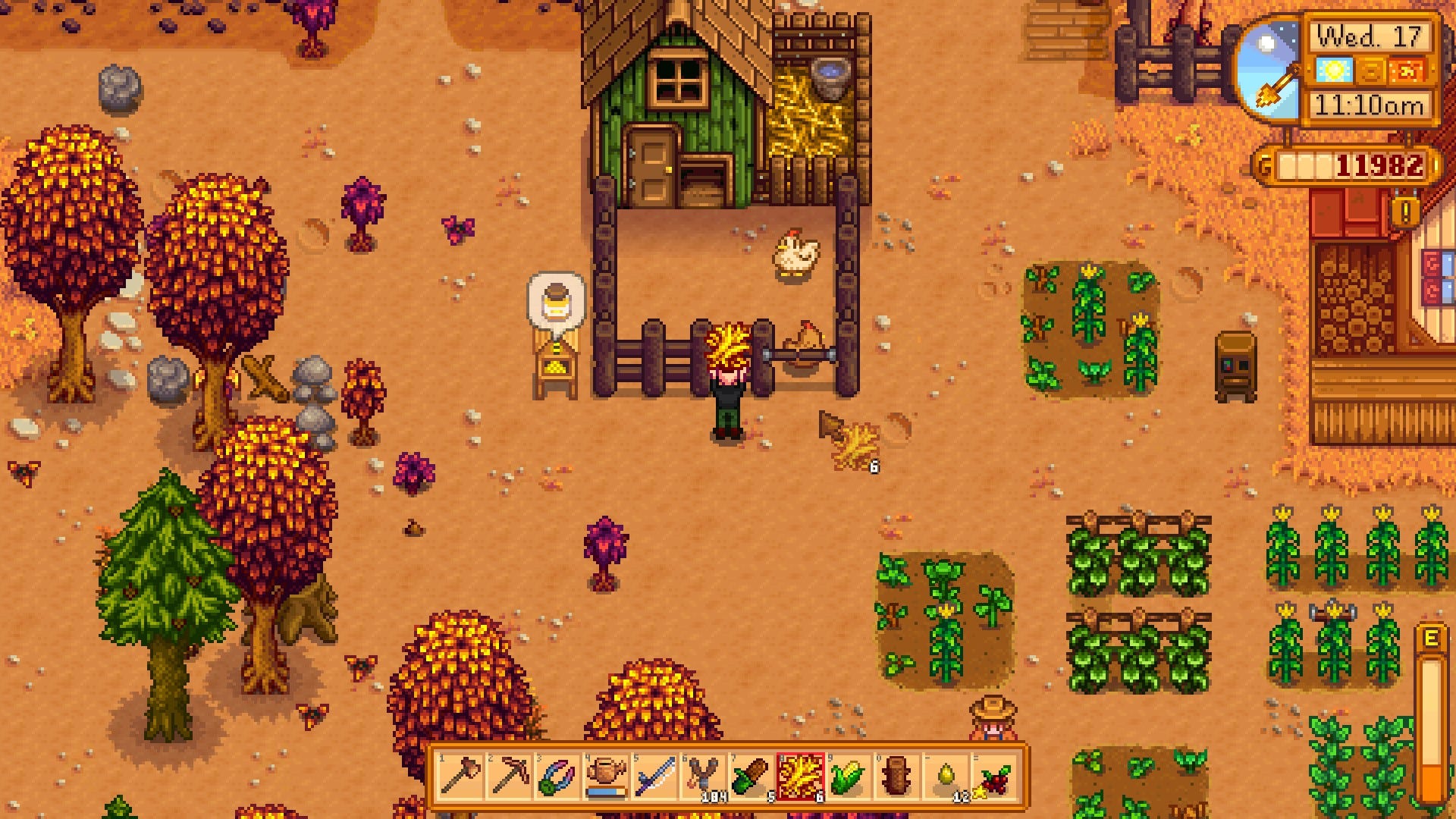Image resolution: width=1456 pixels, height=819 pixels.
Task: Click the highlighted hay slot
Action: tap(800, 777)
